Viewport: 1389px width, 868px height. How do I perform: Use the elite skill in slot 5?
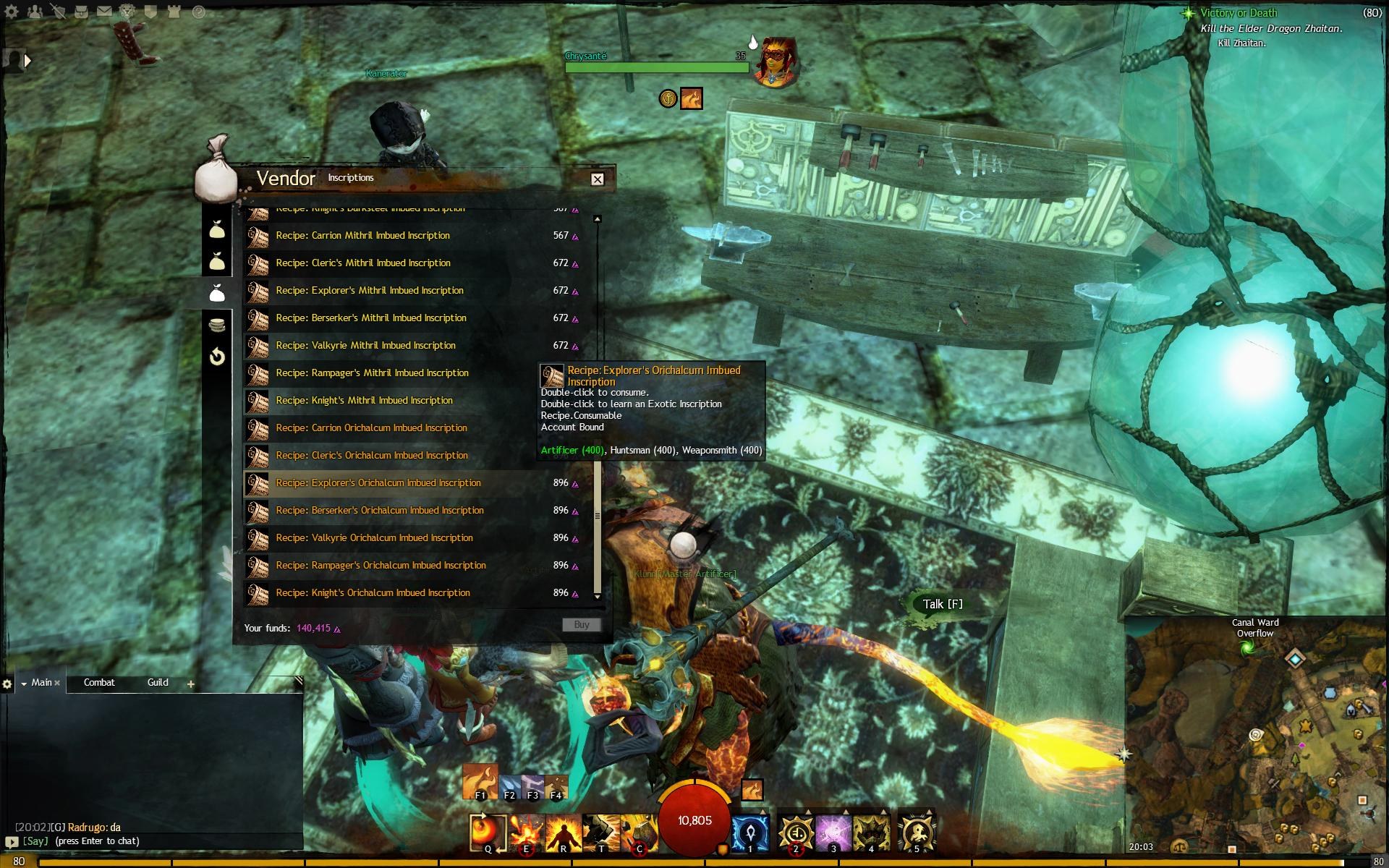[x=916, y=832]
